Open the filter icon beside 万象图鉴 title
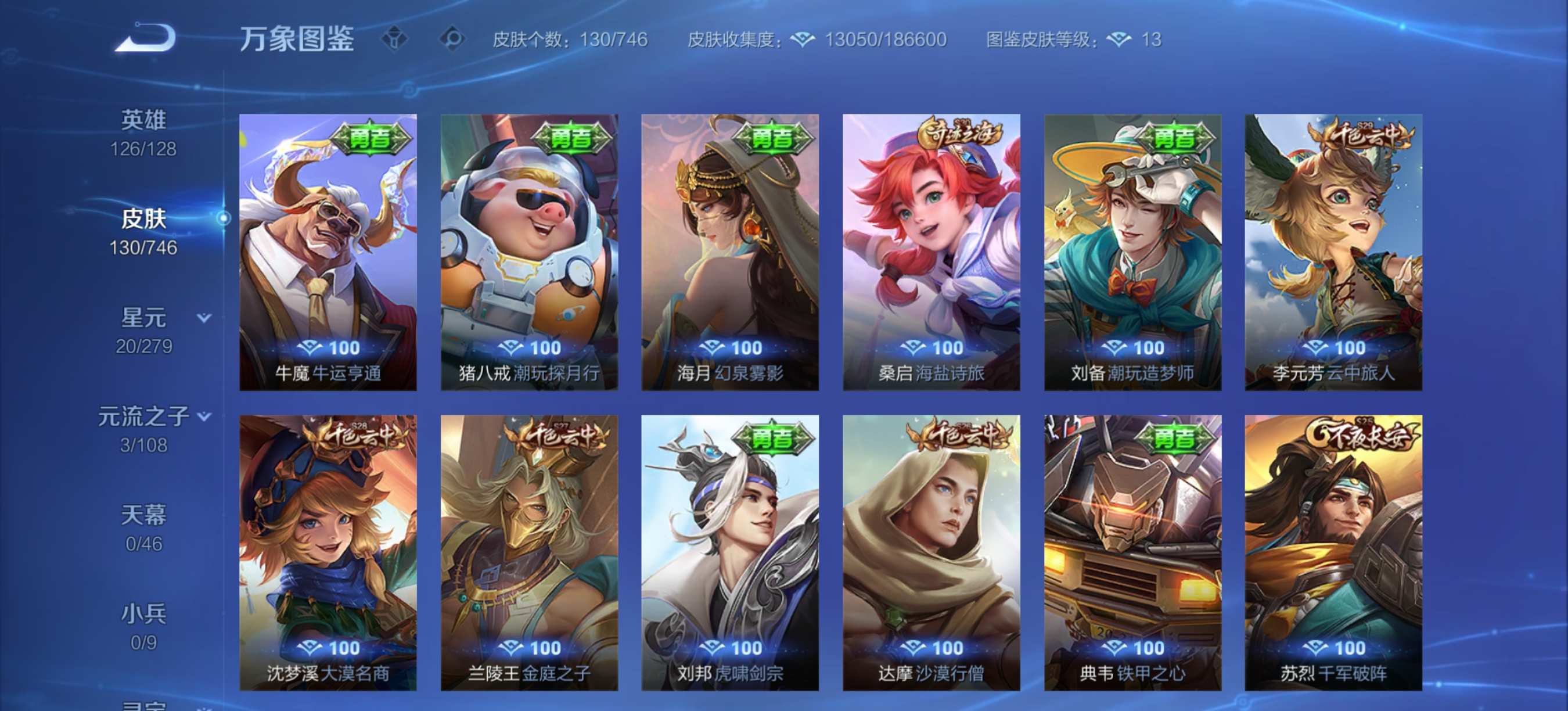Screen dimensions: 1568x711 (396, 38)
